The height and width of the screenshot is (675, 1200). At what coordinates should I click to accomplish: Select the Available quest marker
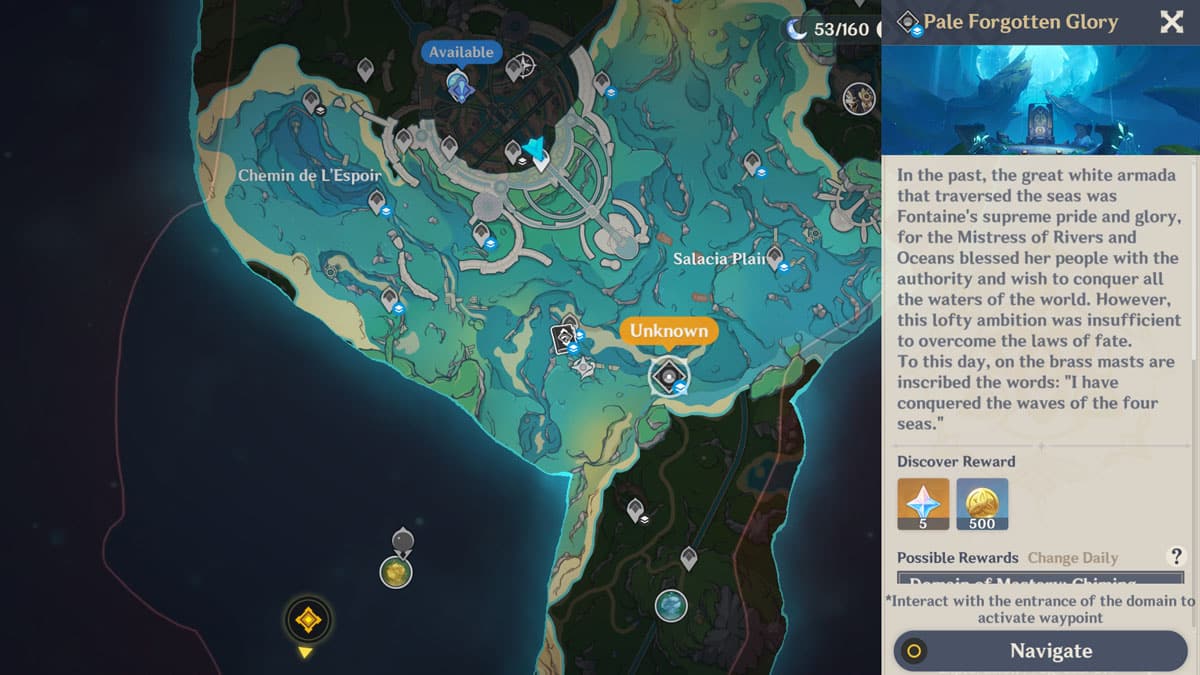point(460,86)
